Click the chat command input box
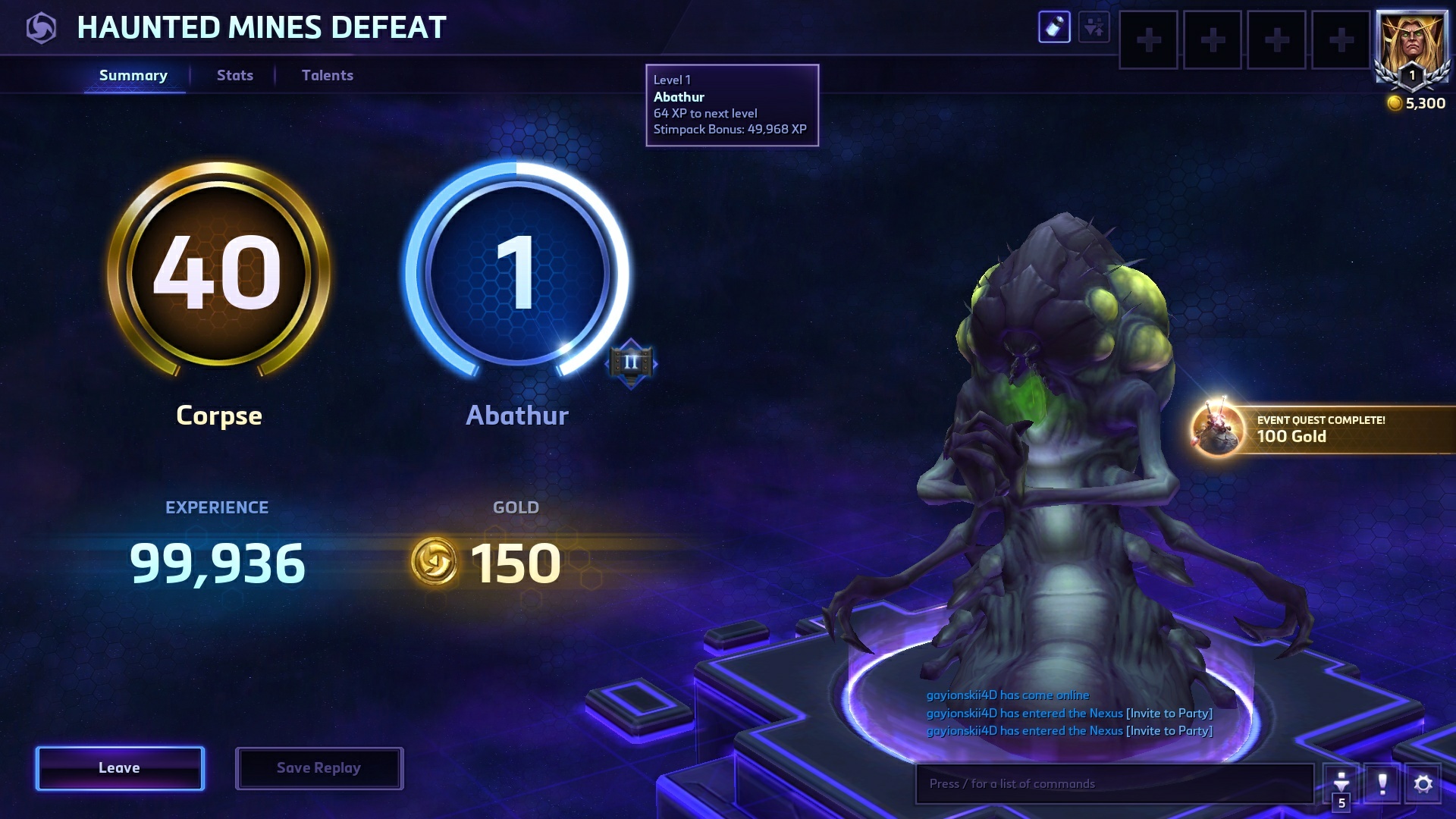 point(1113,783)
